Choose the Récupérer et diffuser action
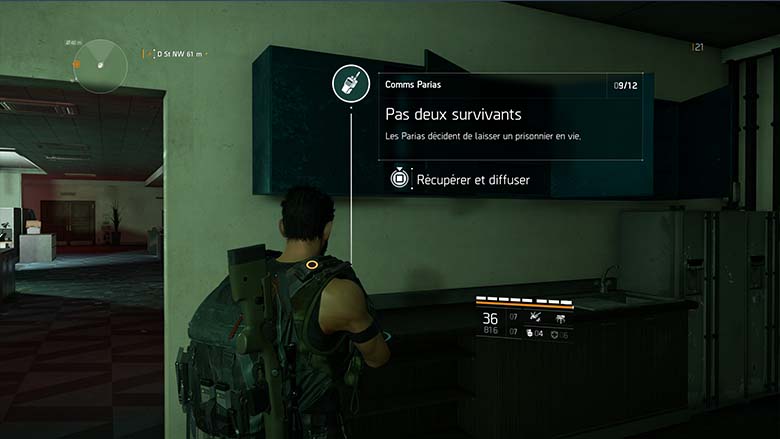 (460, 180)
